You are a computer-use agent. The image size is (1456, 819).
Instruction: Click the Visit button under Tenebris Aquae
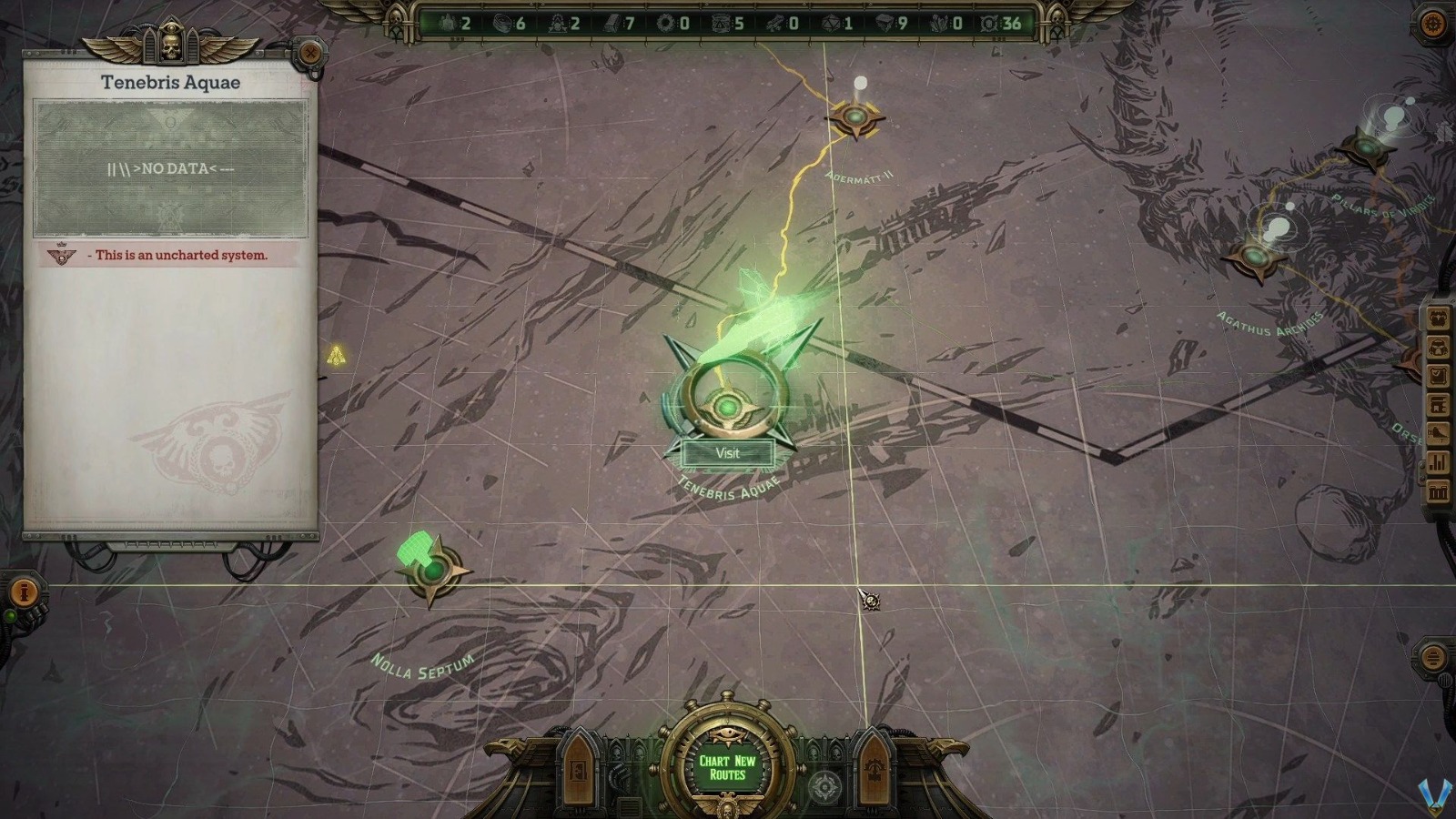tap(726, 453)
